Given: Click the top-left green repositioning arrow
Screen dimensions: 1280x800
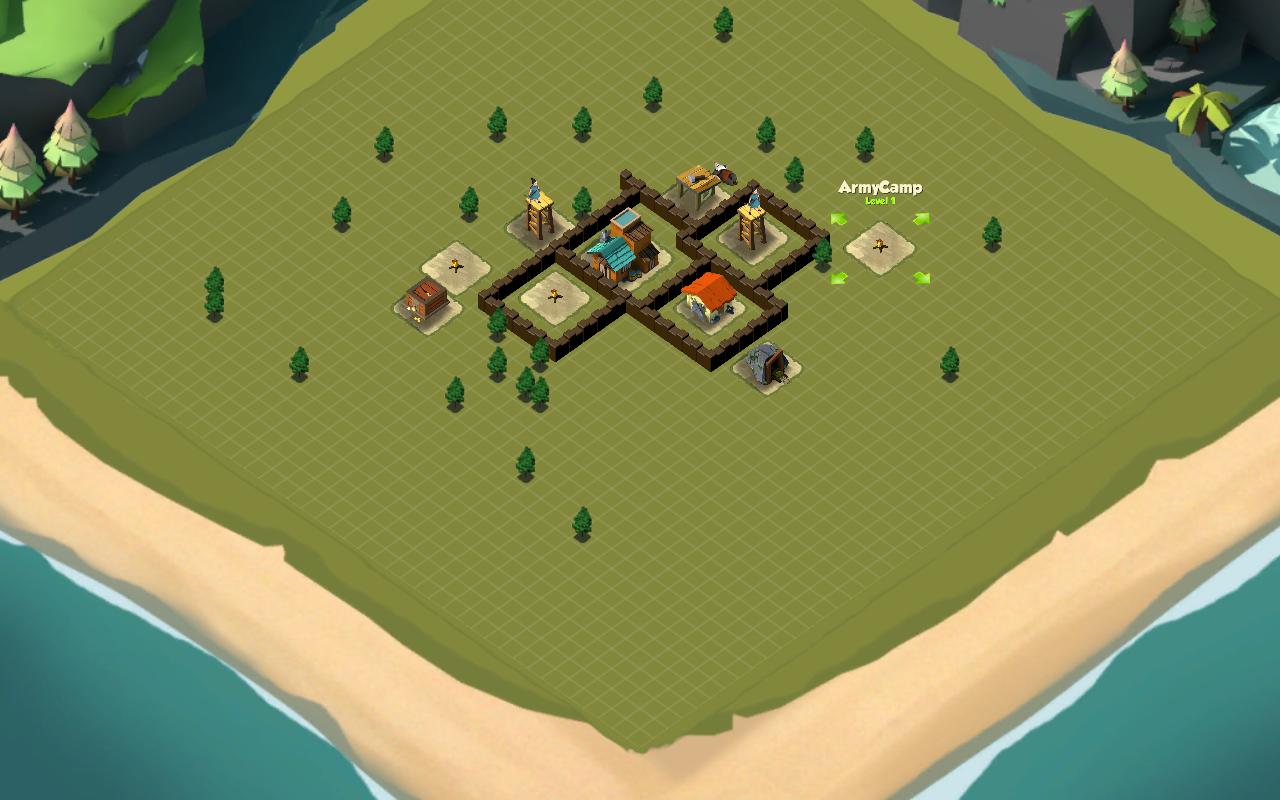Looking at the screenshot, I should point(839,219).
